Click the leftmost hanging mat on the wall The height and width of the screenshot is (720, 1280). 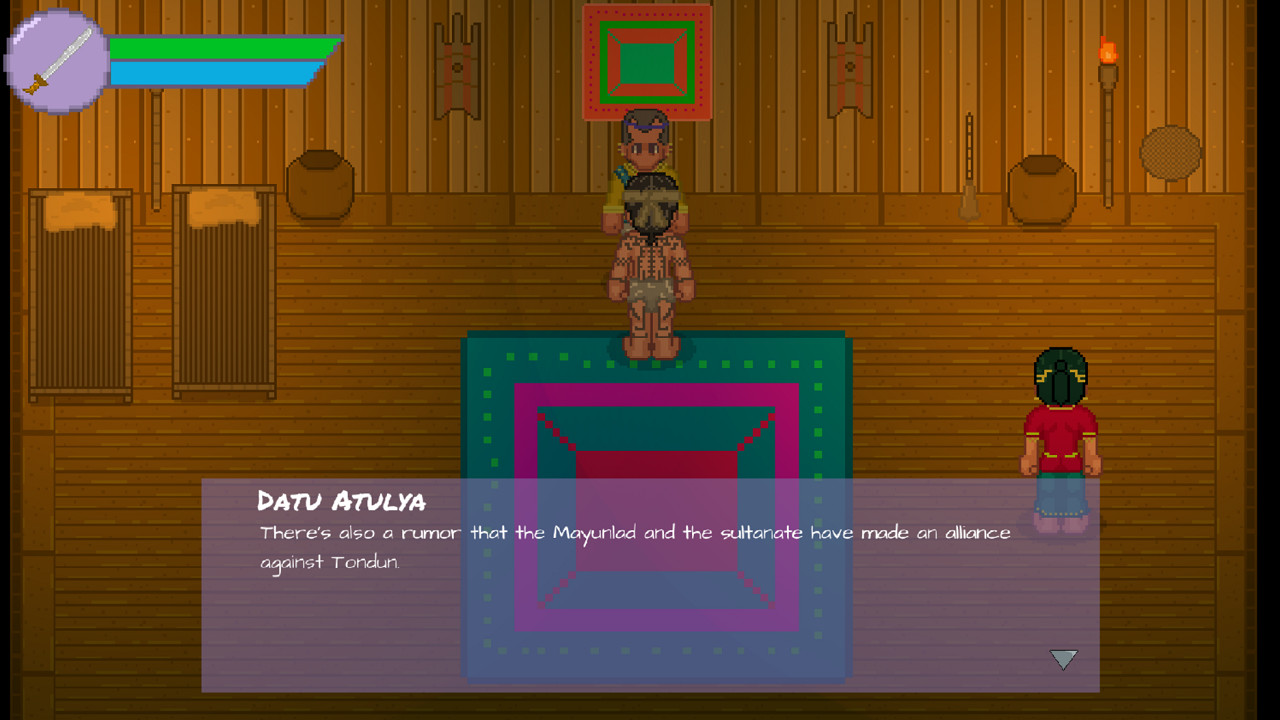click(x=78, y=290)
